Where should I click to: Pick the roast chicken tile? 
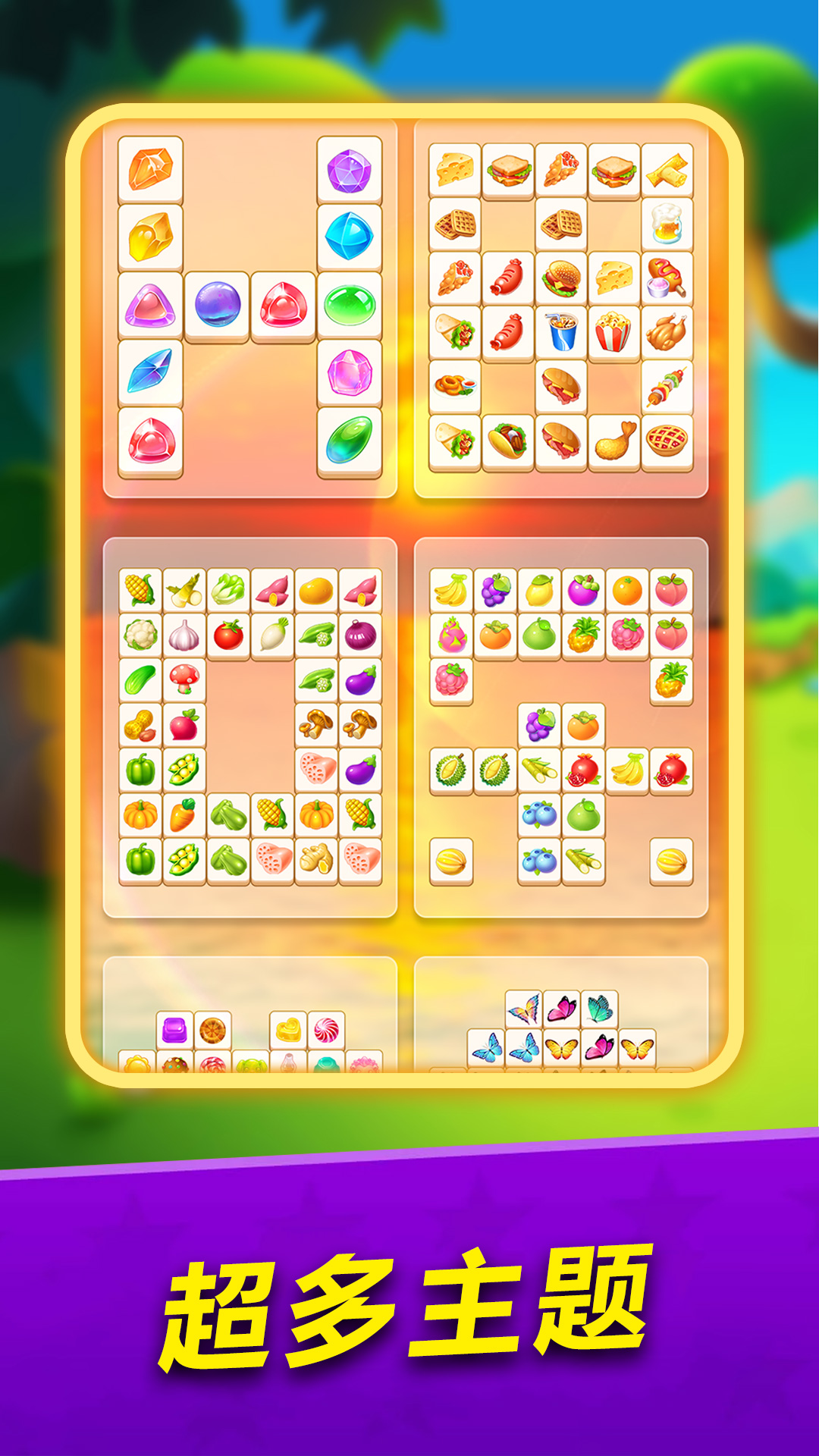pyautogui.click(x=667, y=332)
